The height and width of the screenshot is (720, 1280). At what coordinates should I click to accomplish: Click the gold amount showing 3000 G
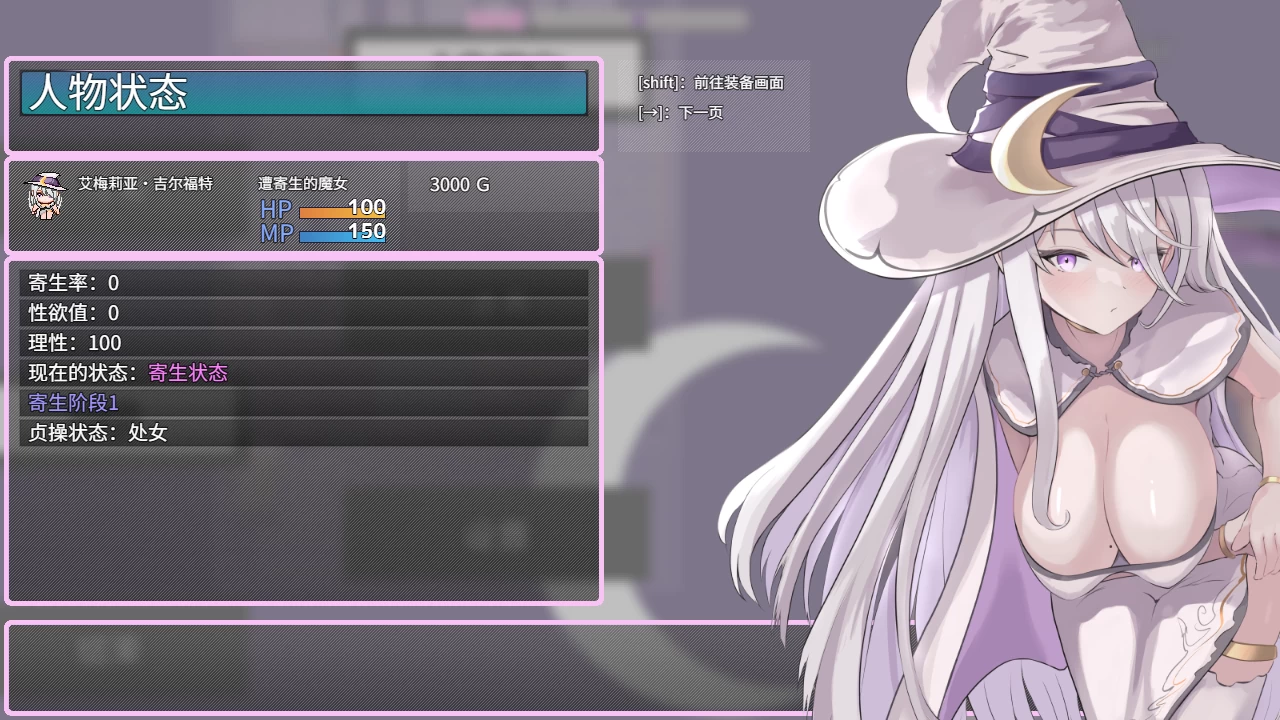[x=458, y=185]
